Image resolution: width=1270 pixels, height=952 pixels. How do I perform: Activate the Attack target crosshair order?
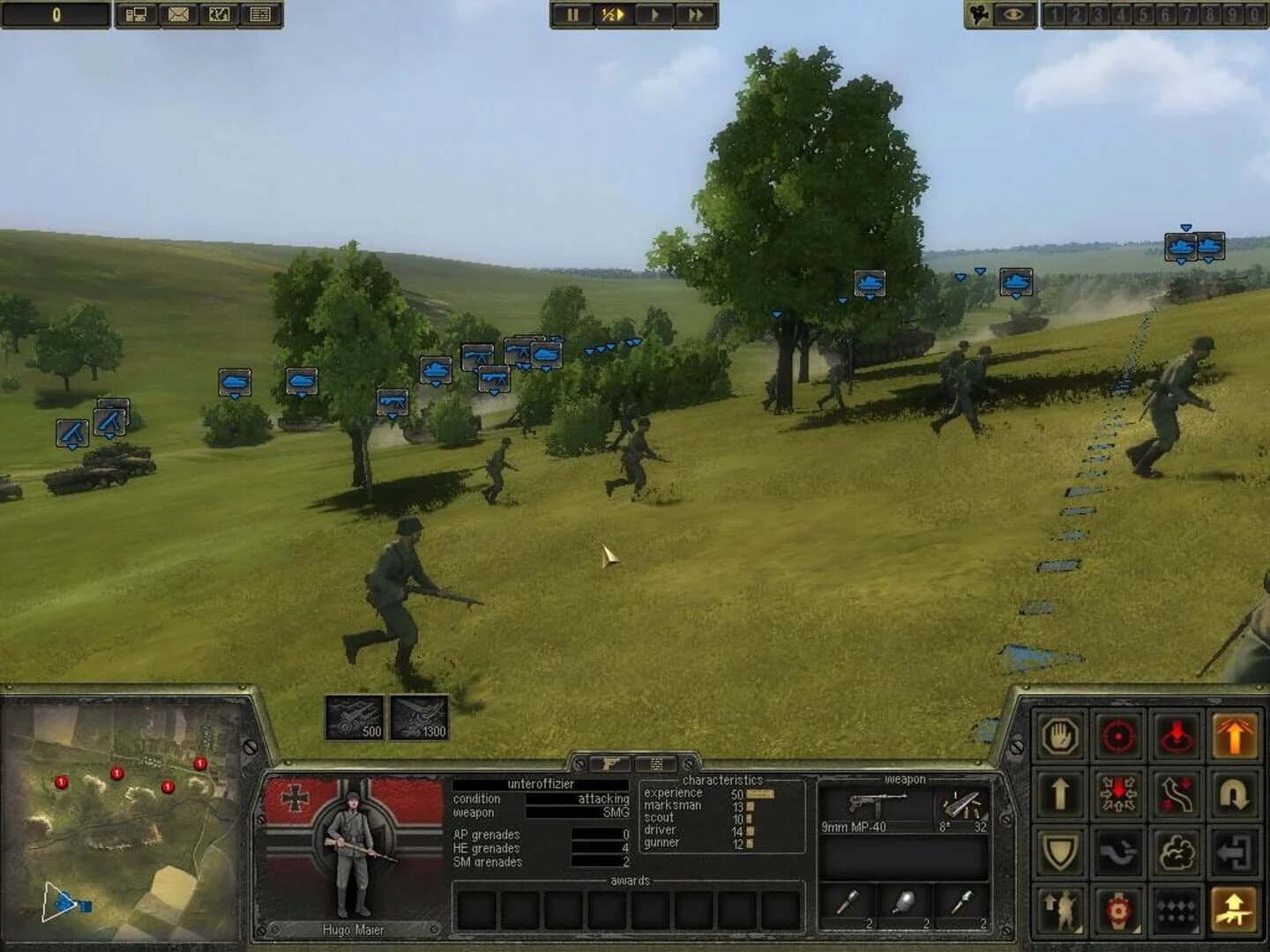click(1117, 737)
